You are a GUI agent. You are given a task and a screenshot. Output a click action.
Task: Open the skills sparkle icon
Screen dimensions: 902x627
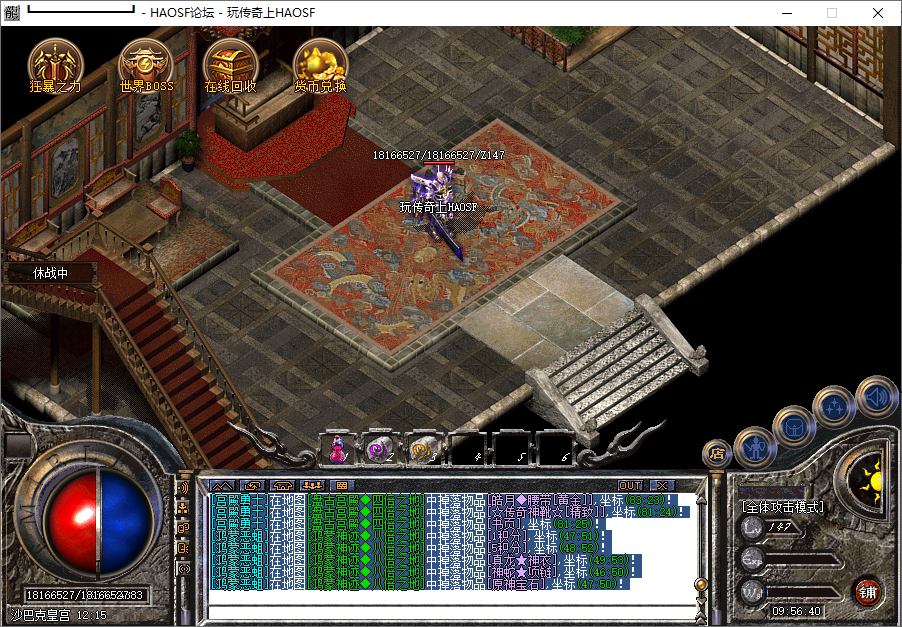tap(833, 405)
